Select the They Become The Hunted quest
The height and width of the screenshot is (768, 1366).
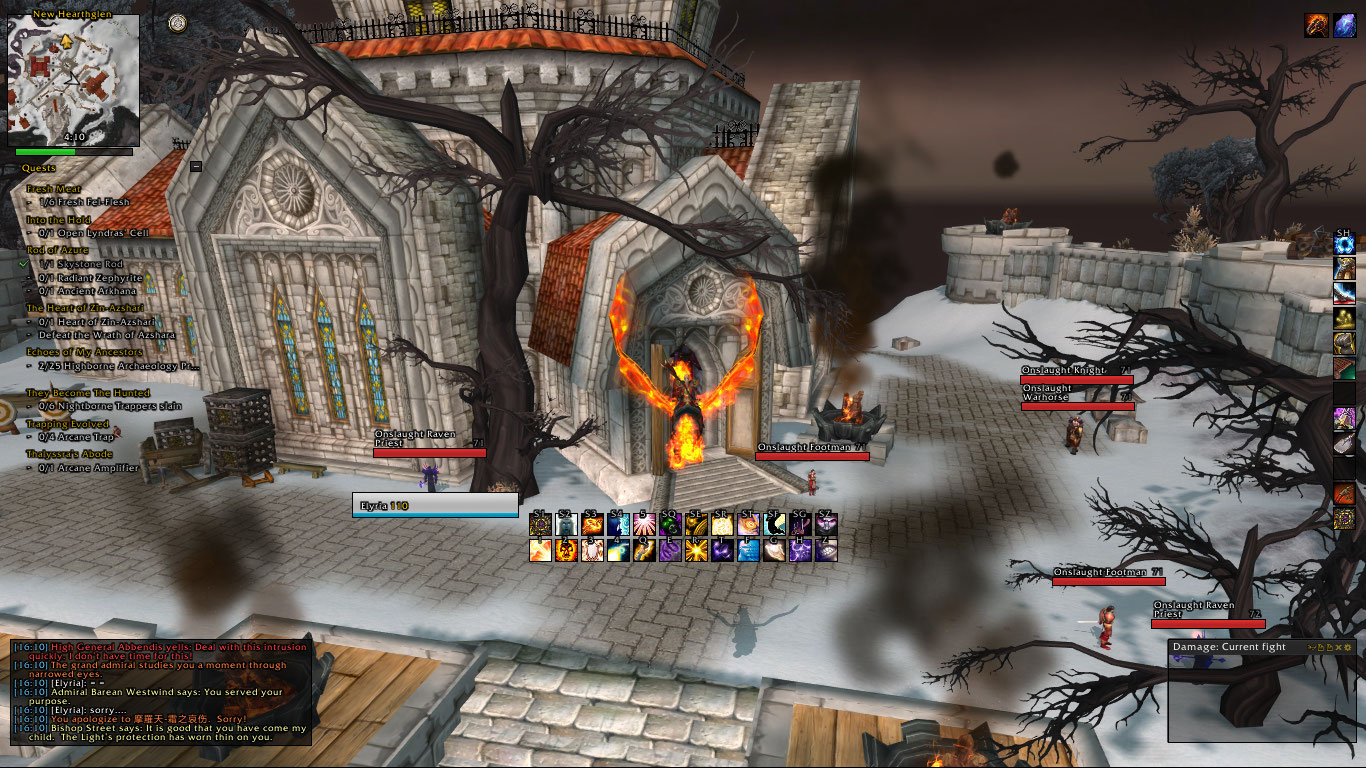point(87,393)
